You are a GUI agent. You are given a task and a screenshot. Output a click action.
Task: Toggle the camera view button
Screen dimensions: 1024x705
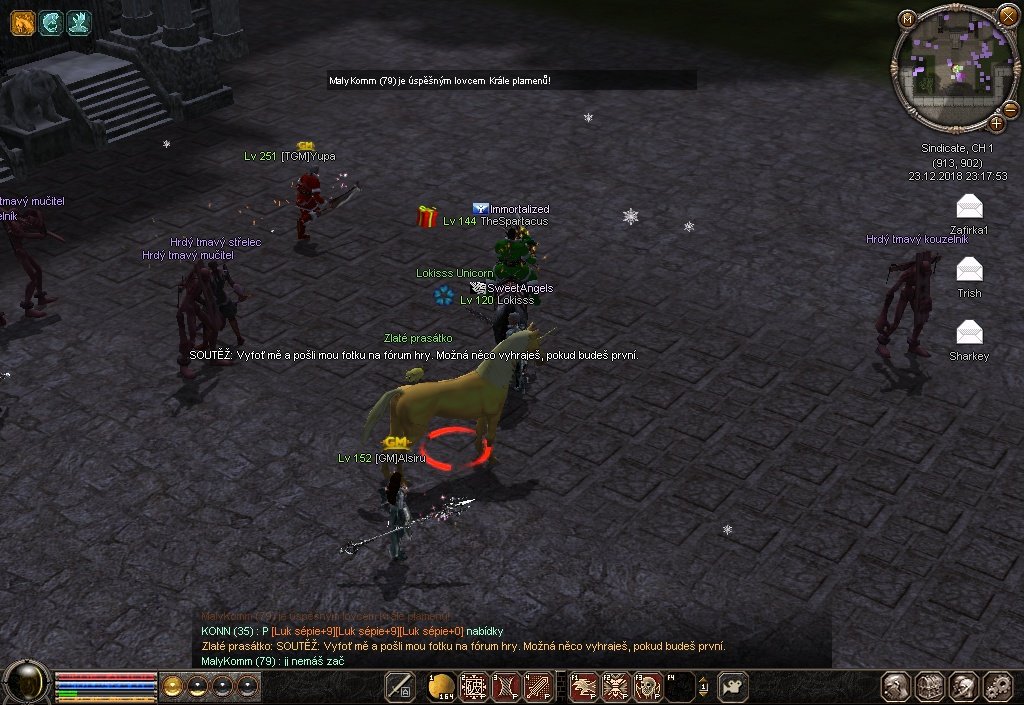point(733,686)
